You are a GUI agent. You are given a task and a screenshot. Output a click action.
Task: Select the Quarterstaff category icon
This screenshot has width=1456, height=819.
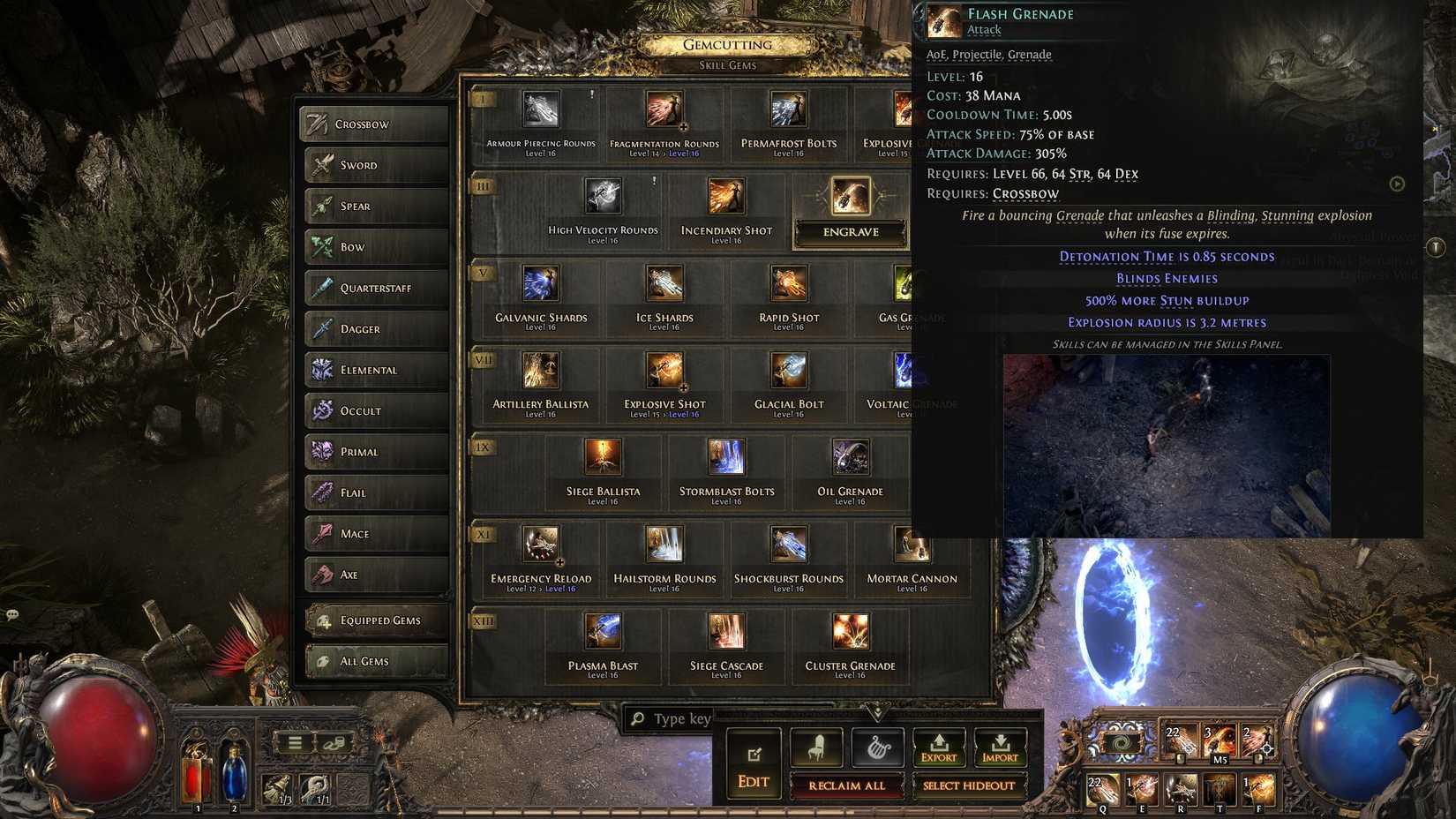pyautogui.click(x=319, y=288)
